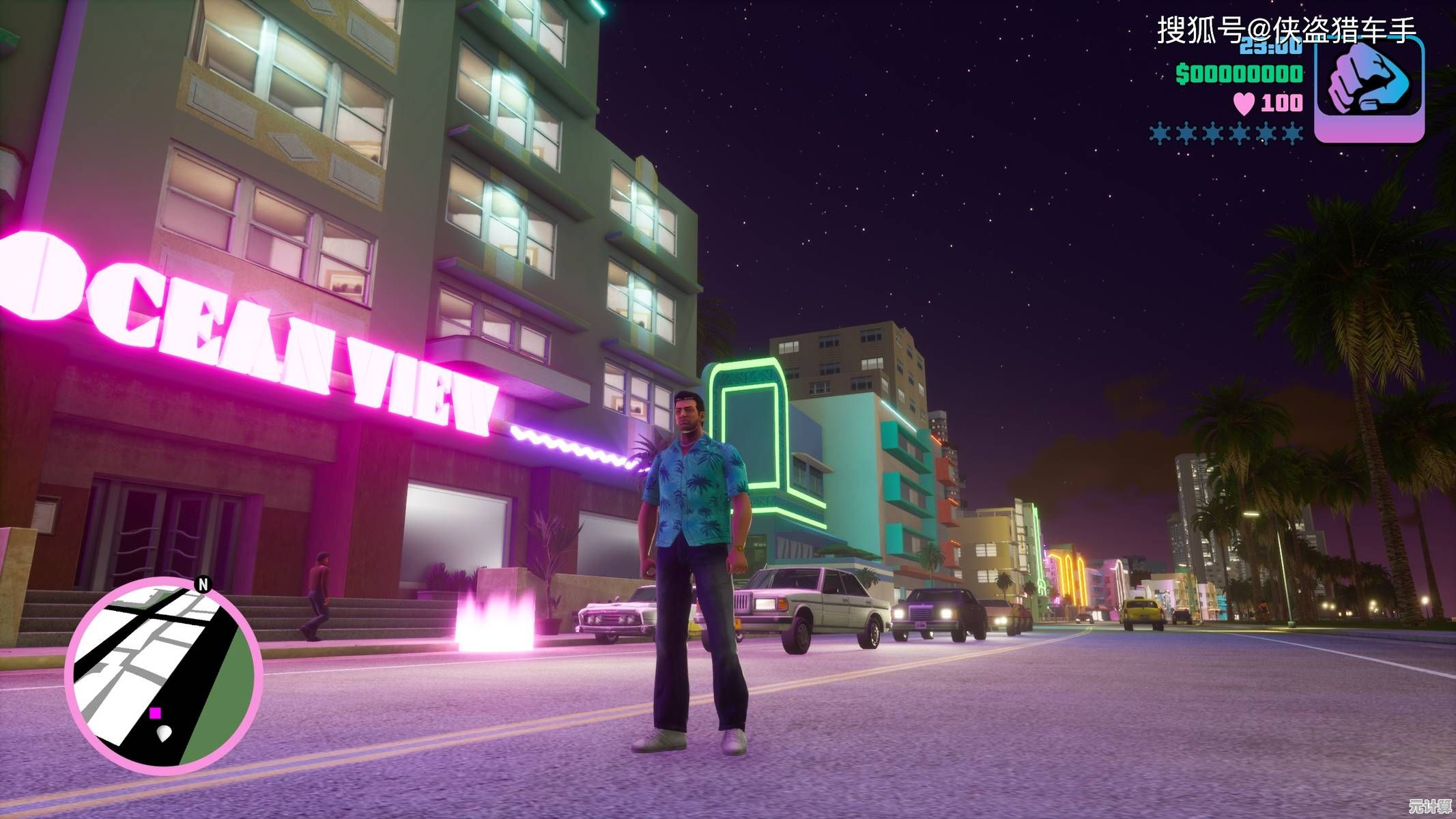Screen dimensions: 1456x819
Task: Select the fist weapon icon
Action: (x=1369, y=89)
